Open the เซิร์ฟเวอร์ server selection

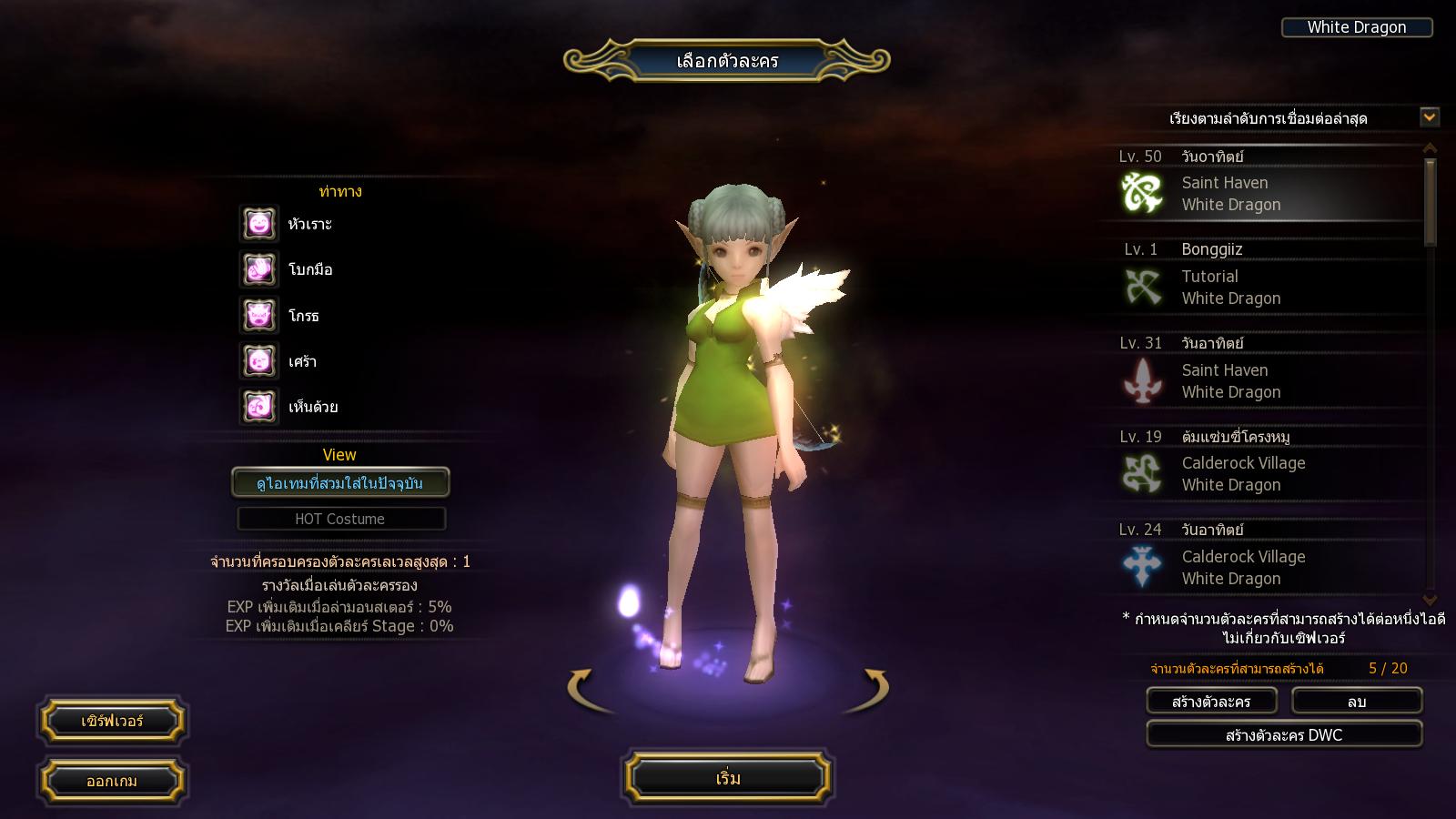(x=112, y=721)
